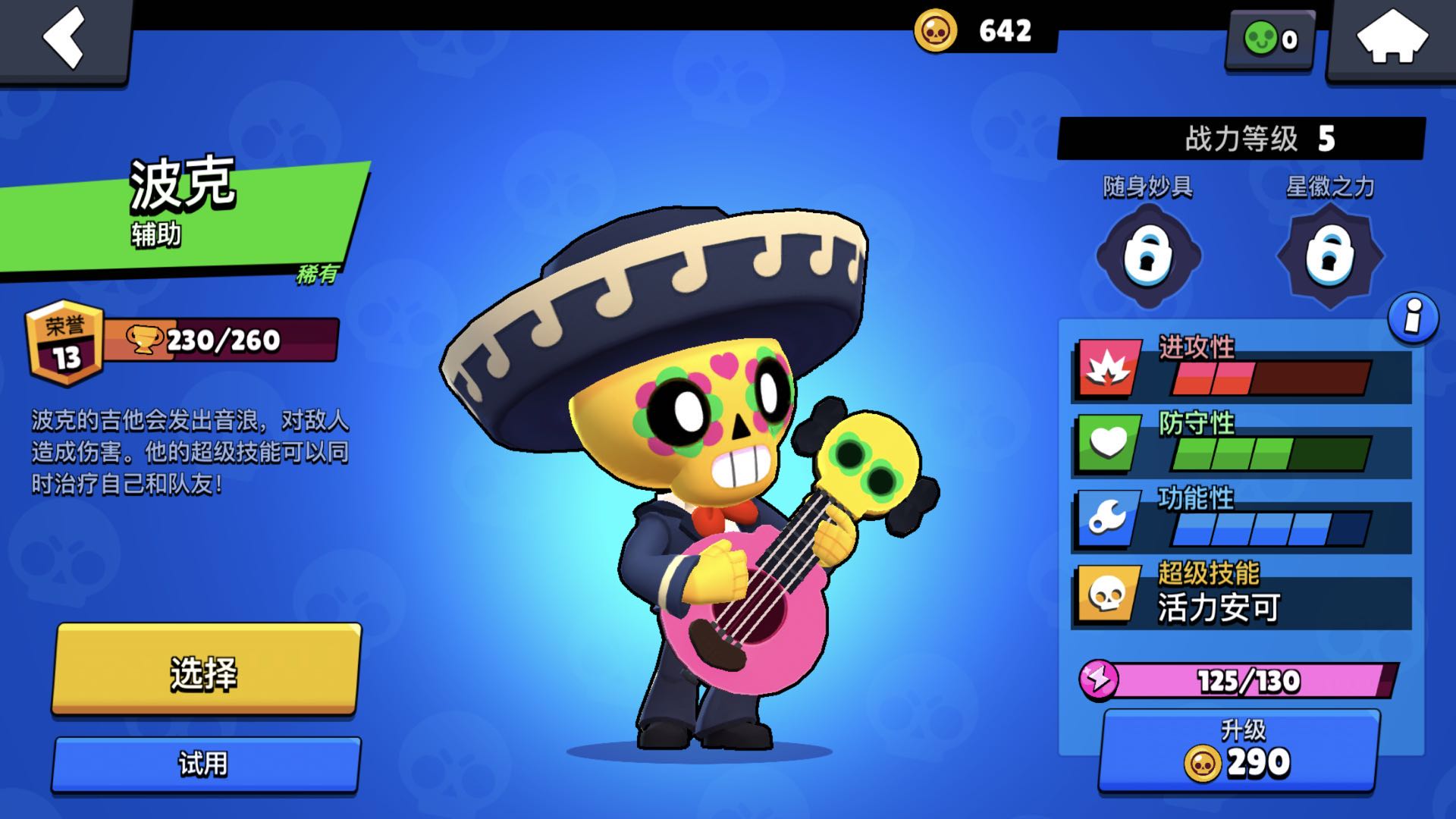Screen dimensions: 1456x819
Task: Show the 防守性 defense stat row
Action: (x=1241, y=446)
